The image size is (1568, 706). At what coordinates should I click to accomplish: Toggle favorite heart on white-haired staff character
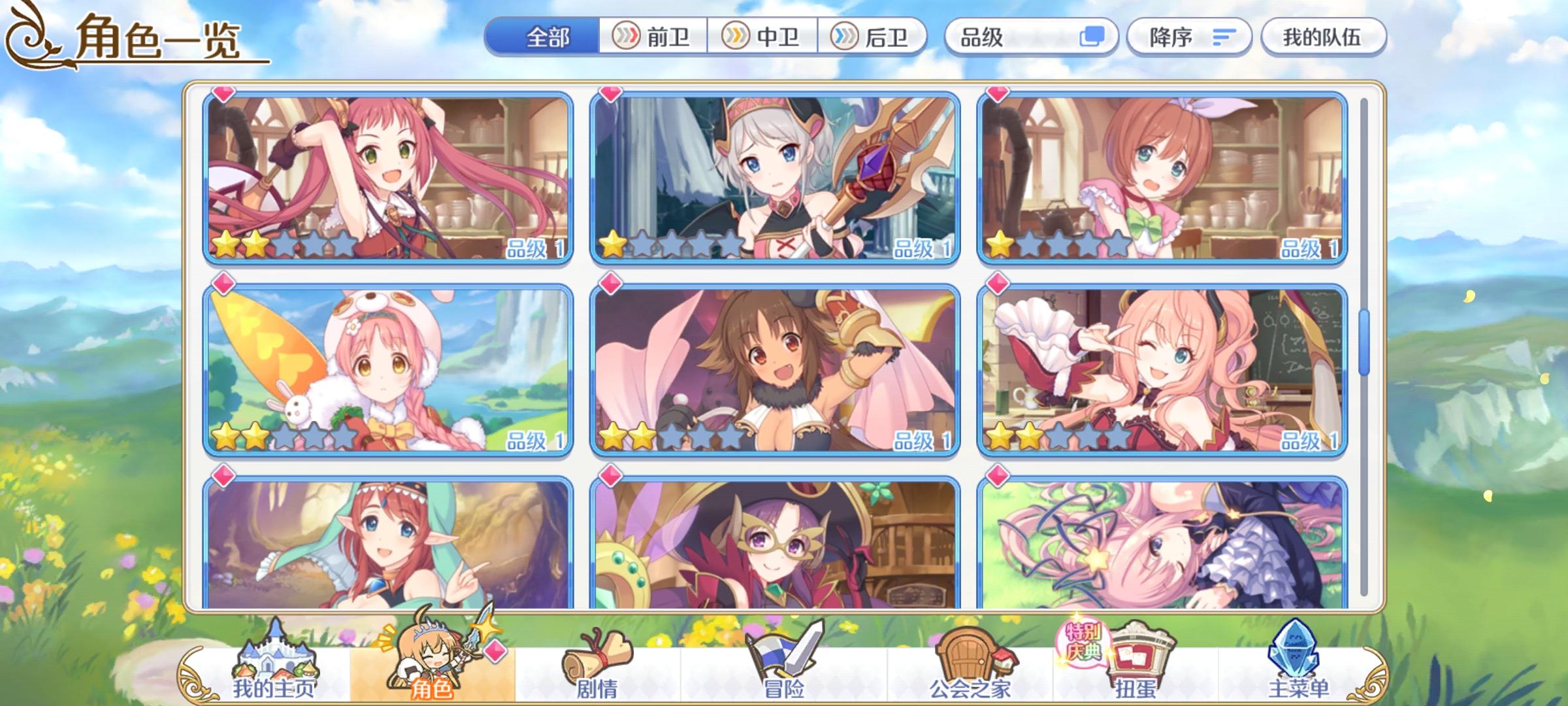pos(609,94)
